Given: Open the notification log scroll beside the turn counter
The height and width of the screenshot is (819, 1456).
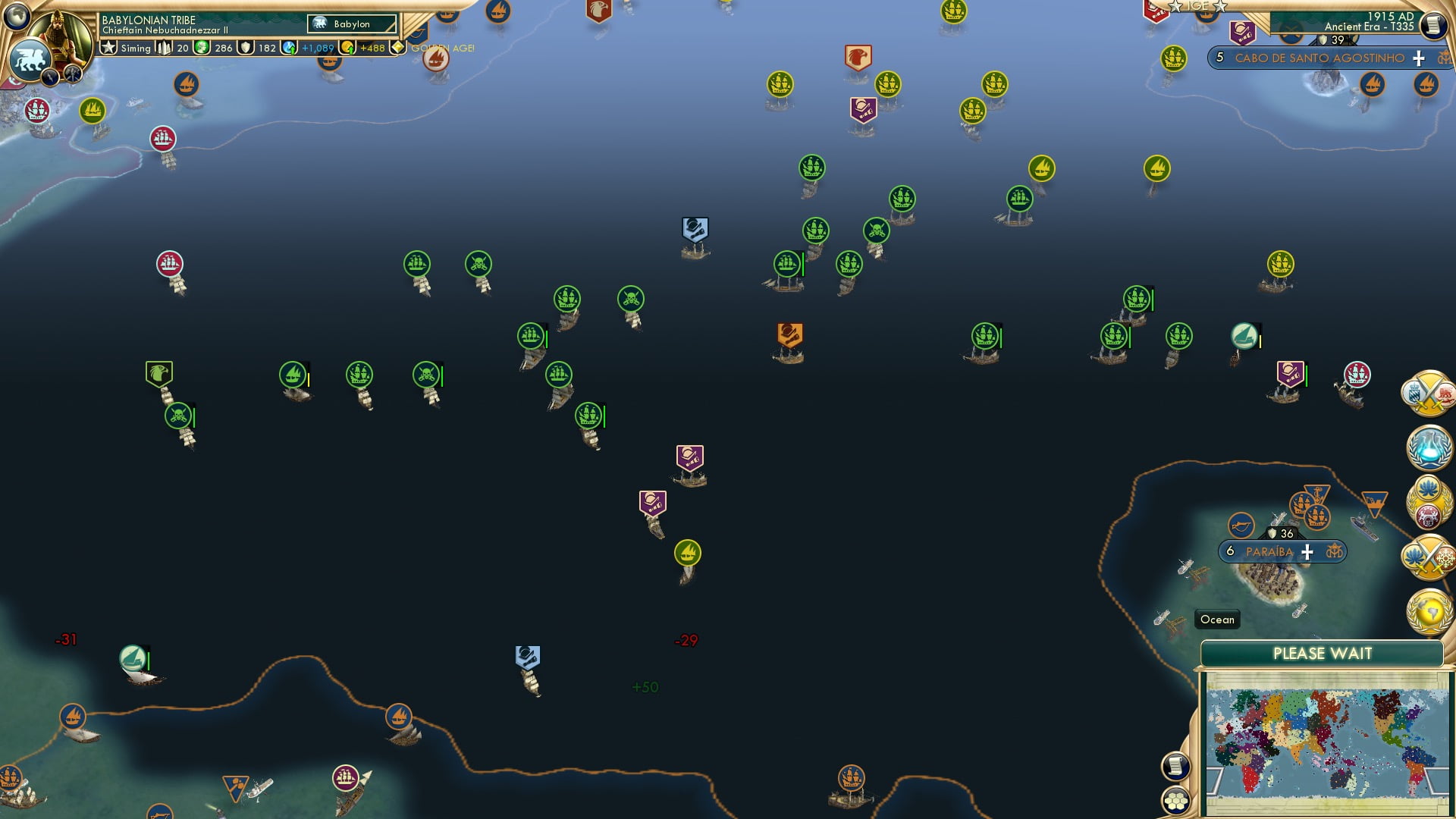Looking at the screenshot, I should point(1432,25).
